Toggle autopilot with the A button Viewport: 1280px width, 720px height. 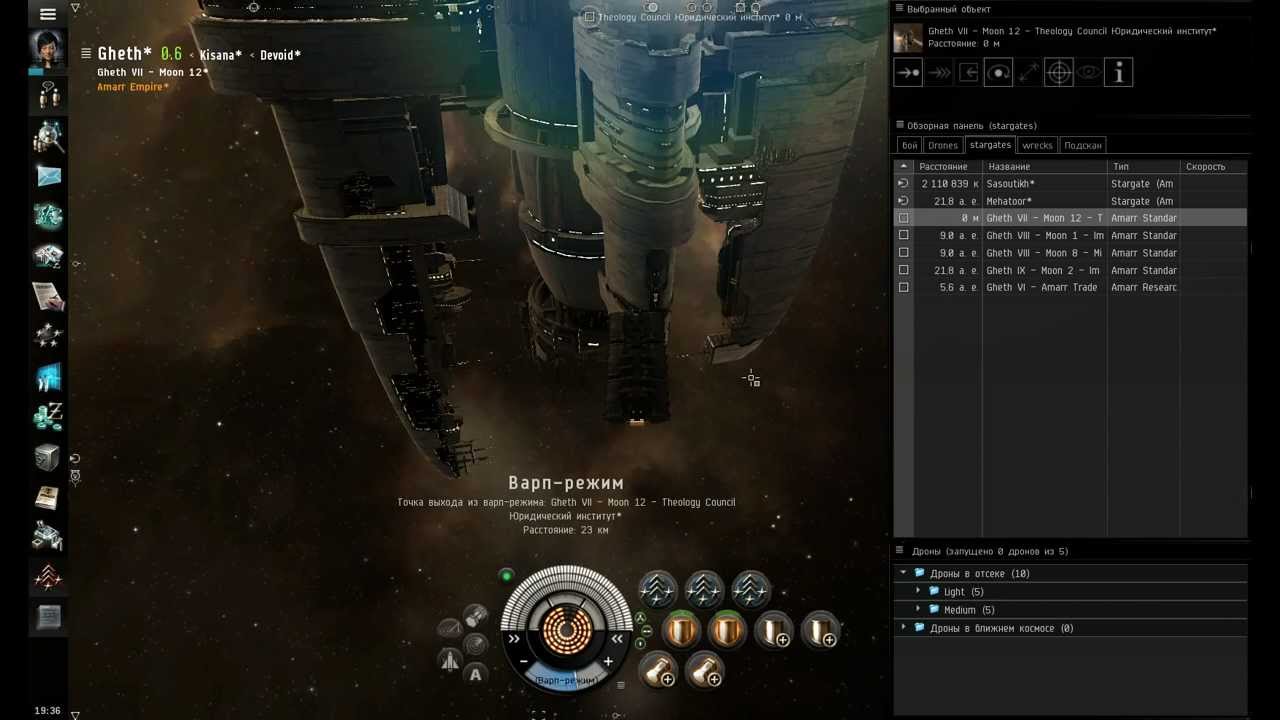click(476, 675)
